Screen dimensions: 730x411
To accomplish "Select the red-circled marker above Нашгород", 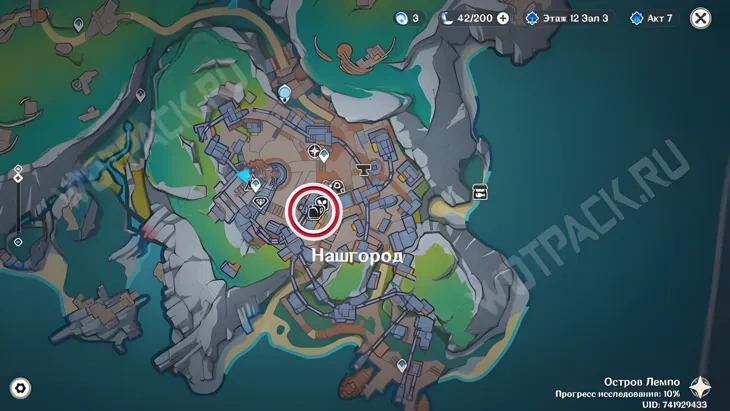I will pyautogui.click(x=315, y=210).
